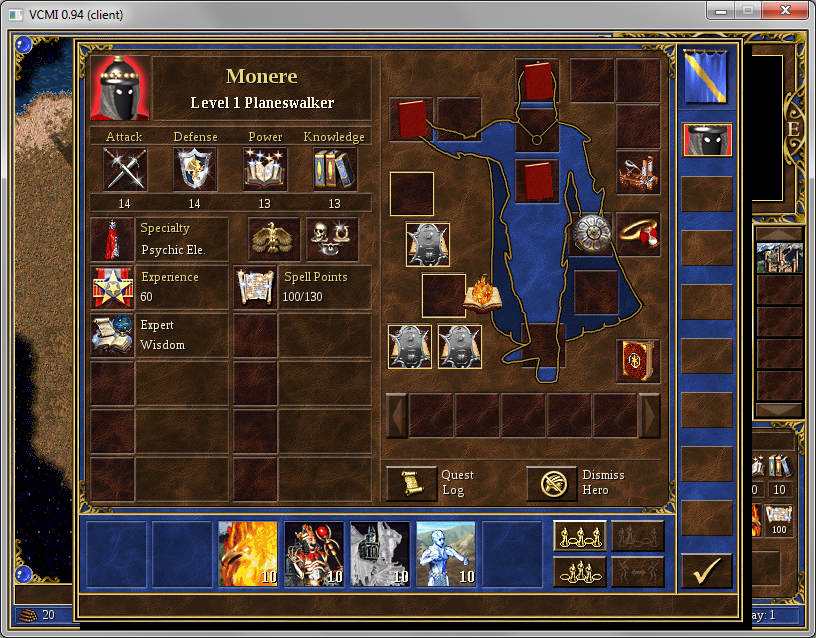Select the Phoenix army stack
This screenshot has height=638, width=816.
(x=248, y=552)
